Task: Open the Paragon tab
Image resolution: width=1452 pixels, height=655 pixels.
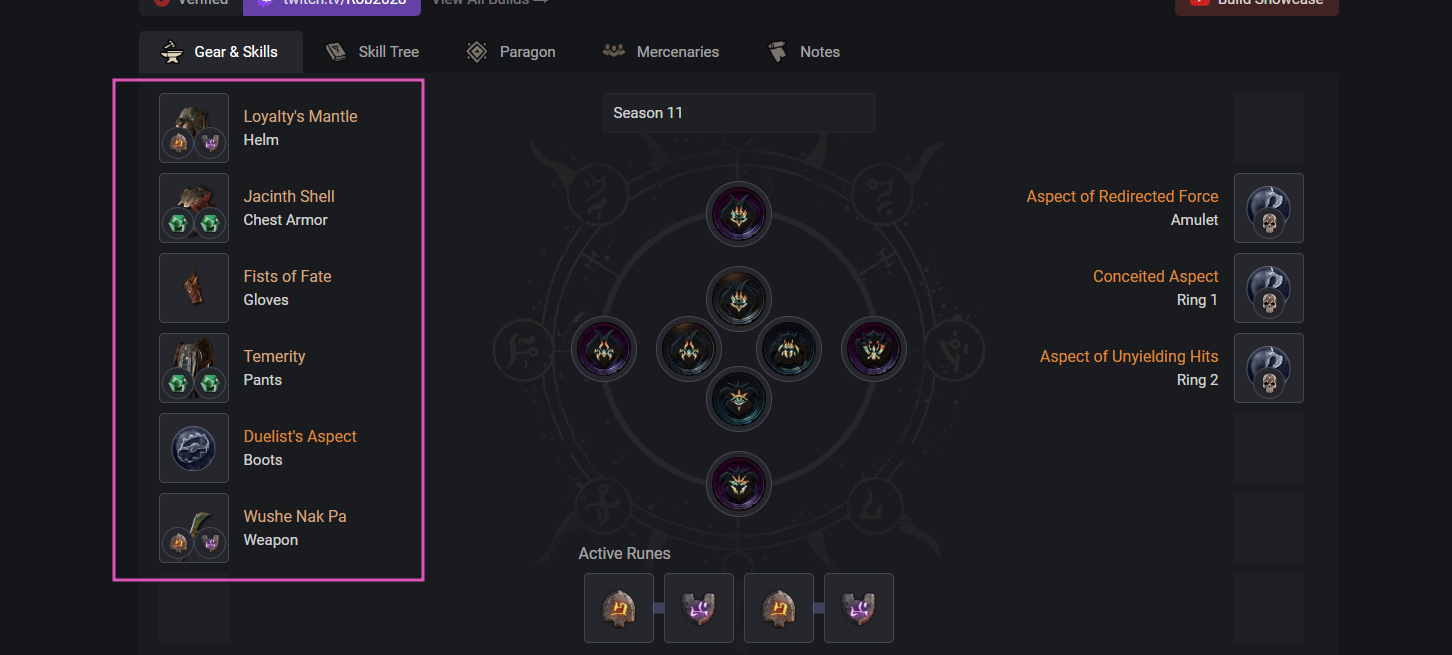Action: pos(511,52)
